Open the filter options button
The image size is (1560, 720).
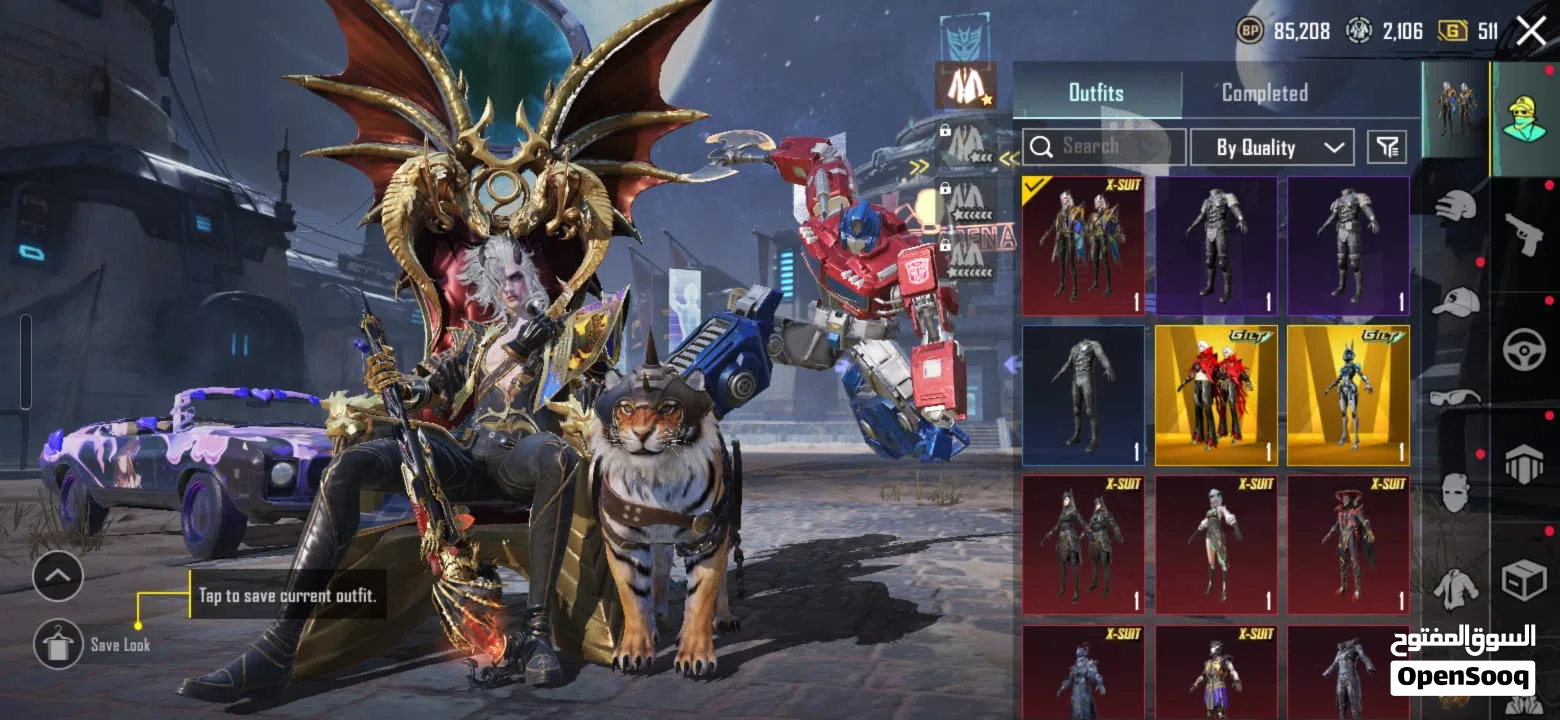pos(1386,147)
